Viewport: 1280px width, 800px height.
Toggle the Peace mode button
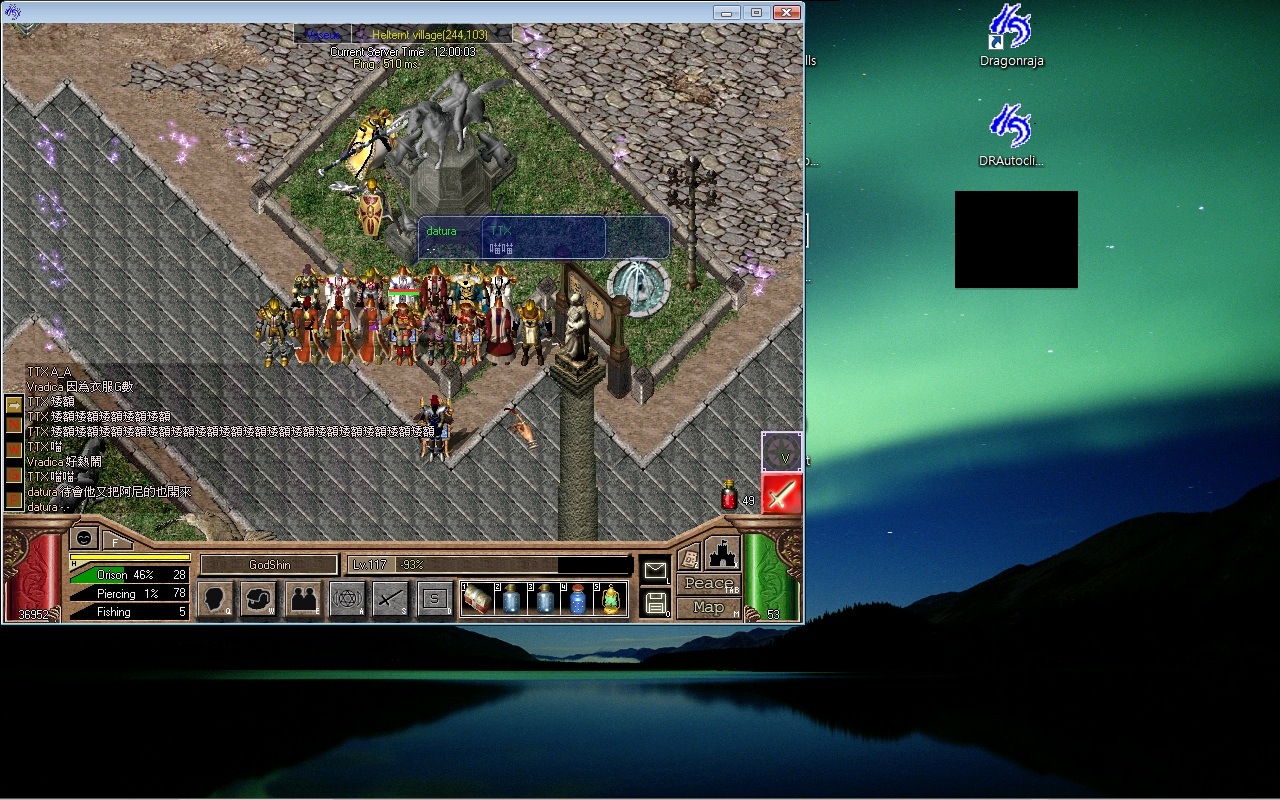click(708, 584)
